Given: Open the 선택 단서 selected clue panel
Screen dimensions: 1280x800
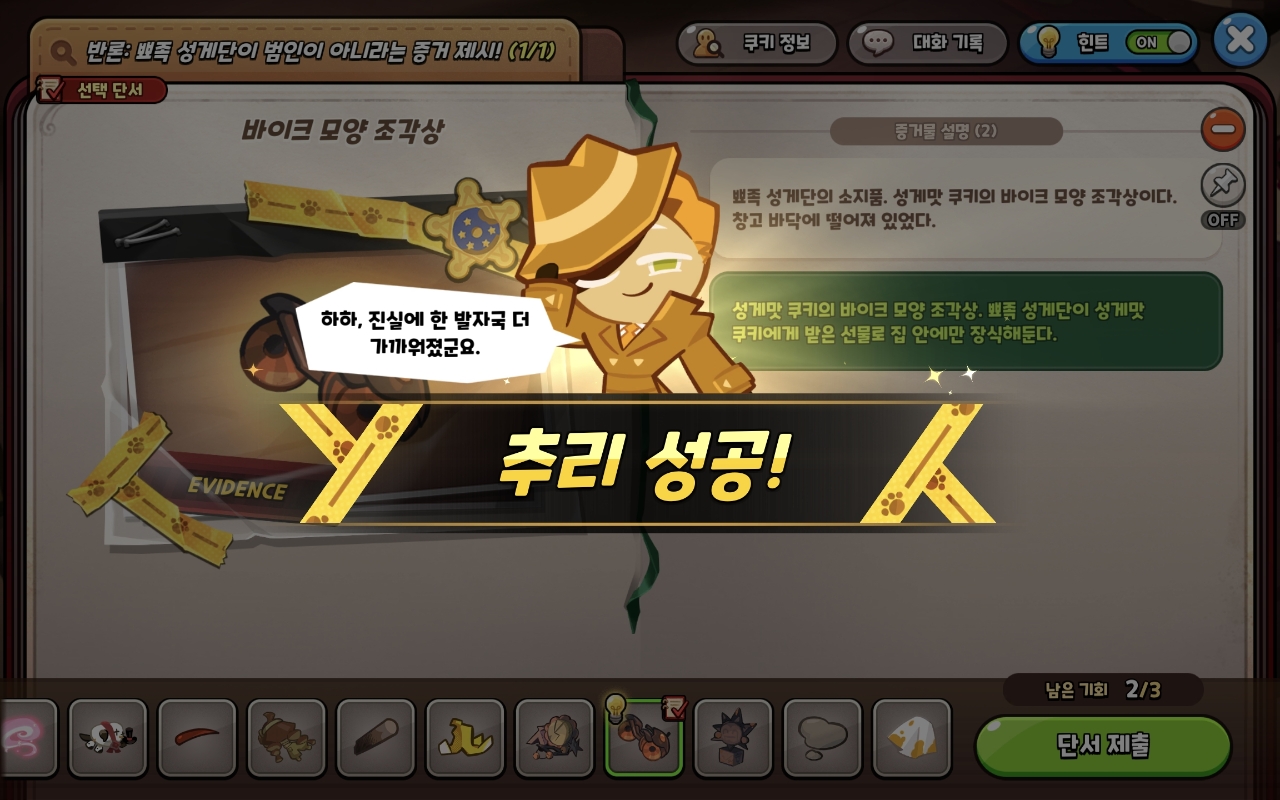Looking at the screenshot, I should pyautogui.click(x=100, y=90).
